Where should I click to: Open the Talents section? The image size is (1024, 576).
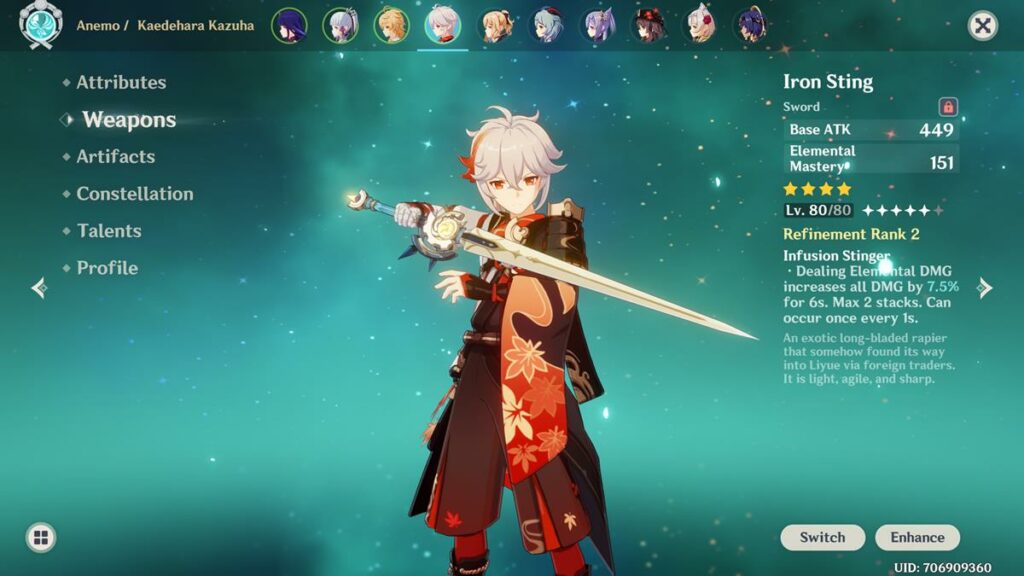point(109,231)
